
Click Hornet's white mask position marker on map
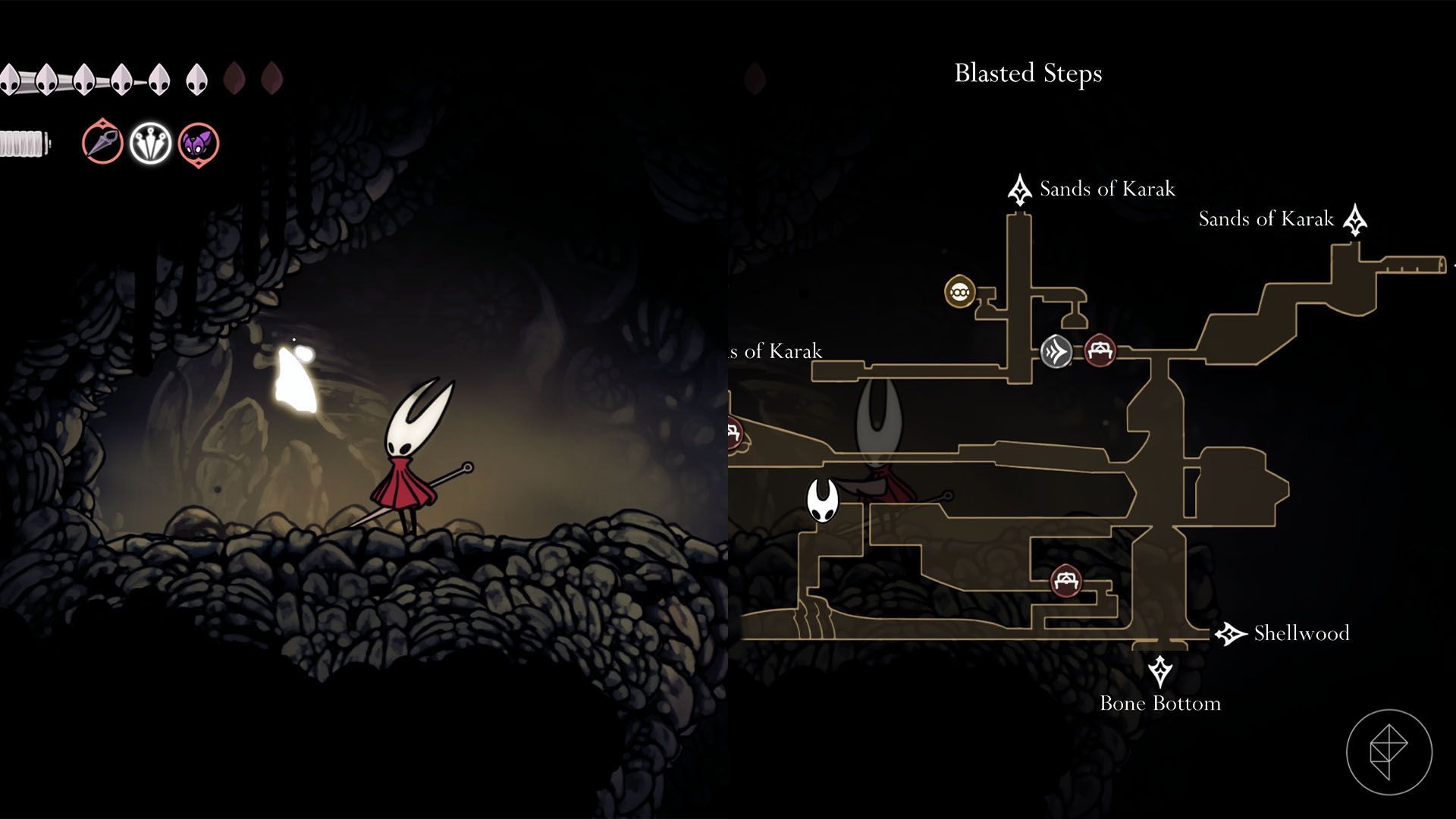pyautogui.click(x=822, y=500)
